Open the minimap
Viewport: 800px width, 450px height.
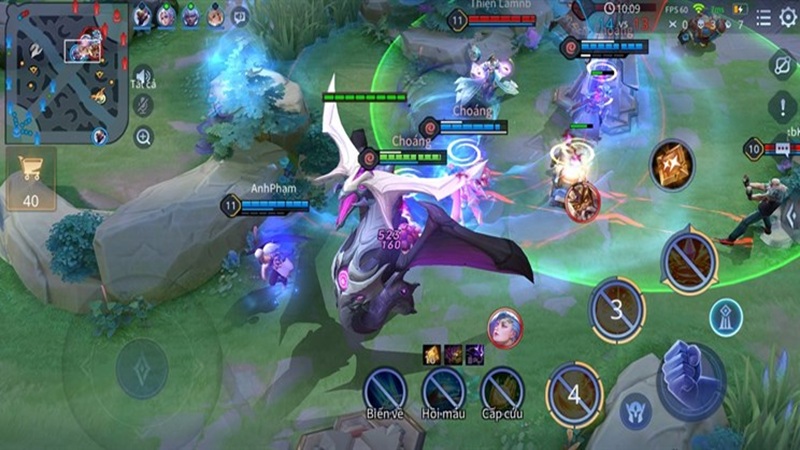click(x=65, y=72)
